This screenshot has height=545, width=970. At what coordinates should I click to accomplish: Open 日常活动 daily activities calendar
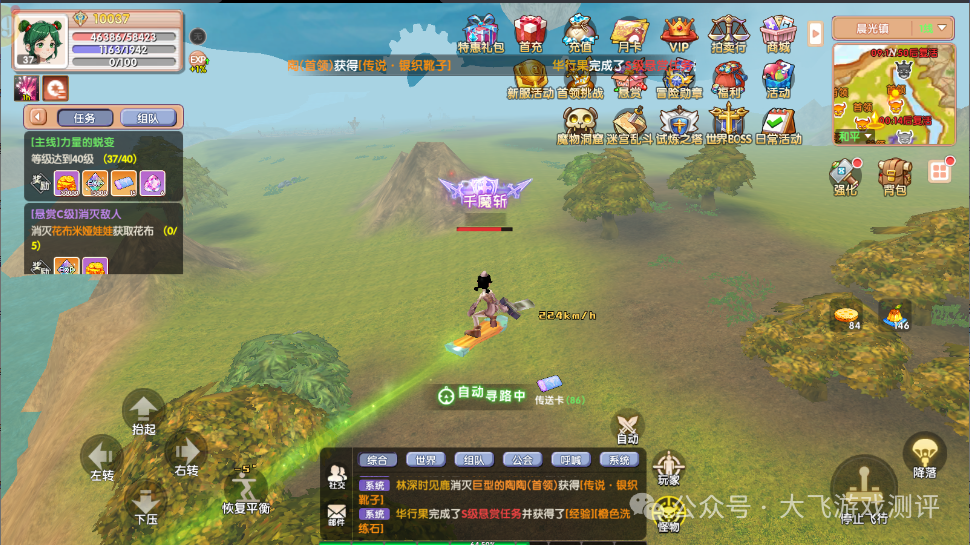[x=777, y=124]
